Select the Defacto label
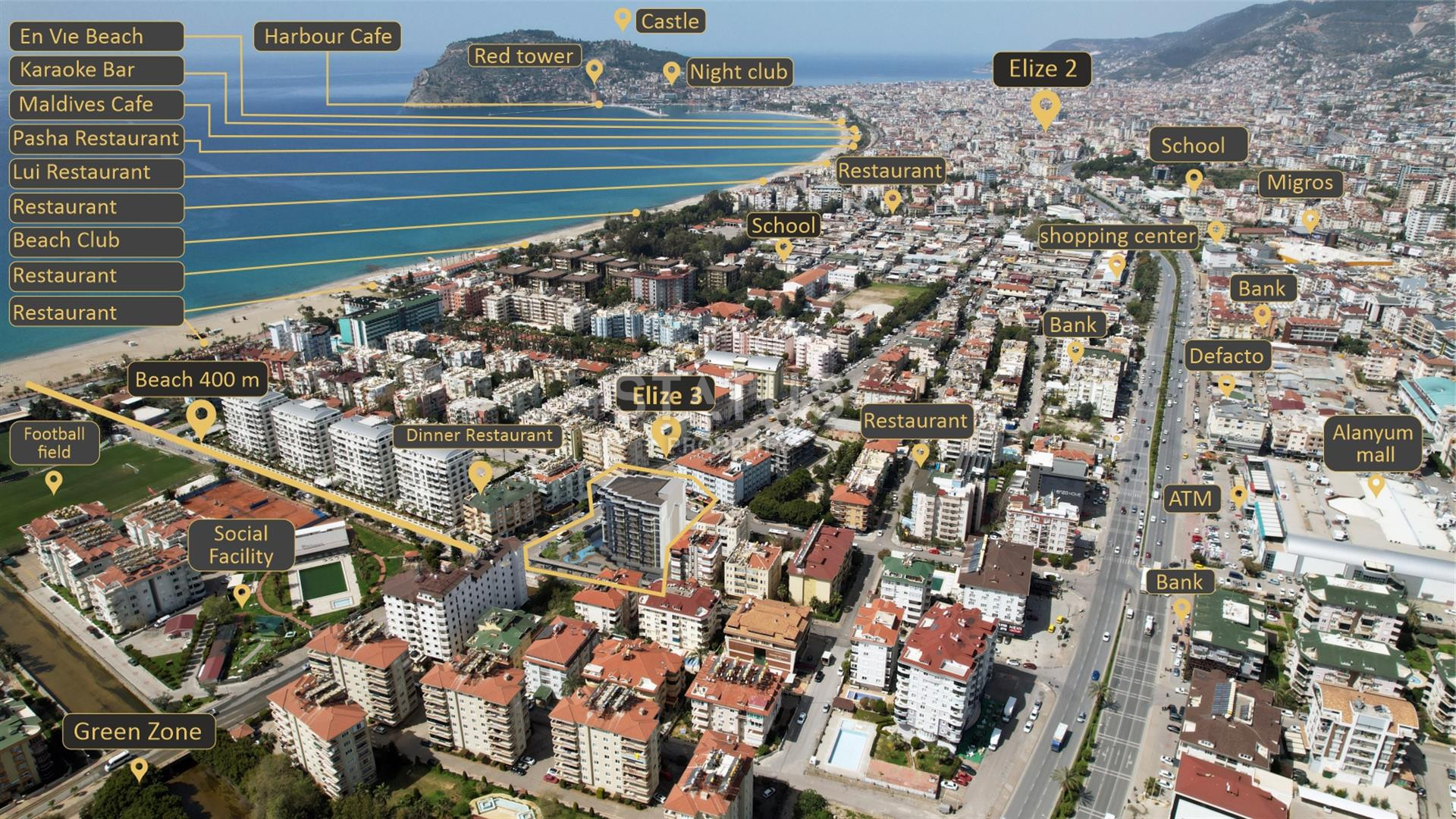 1226,356
